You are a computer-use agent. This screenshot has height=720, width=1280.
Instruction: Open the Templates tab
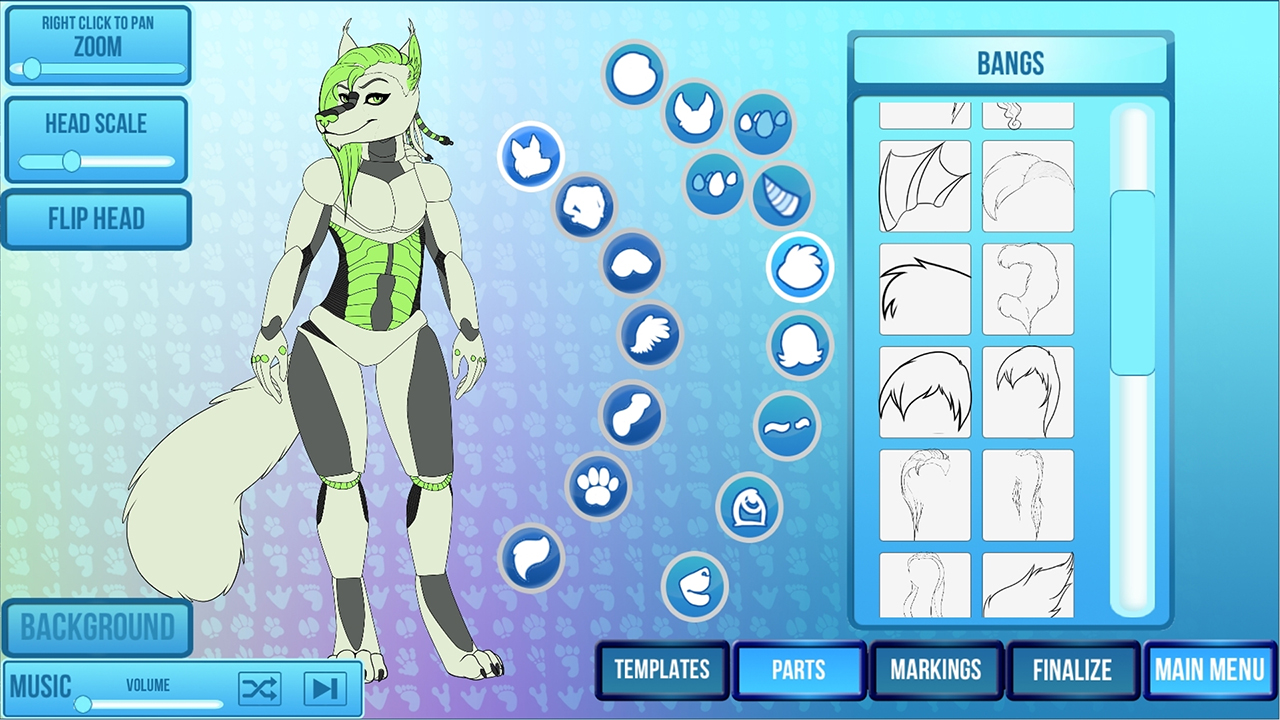coord(662,671)
